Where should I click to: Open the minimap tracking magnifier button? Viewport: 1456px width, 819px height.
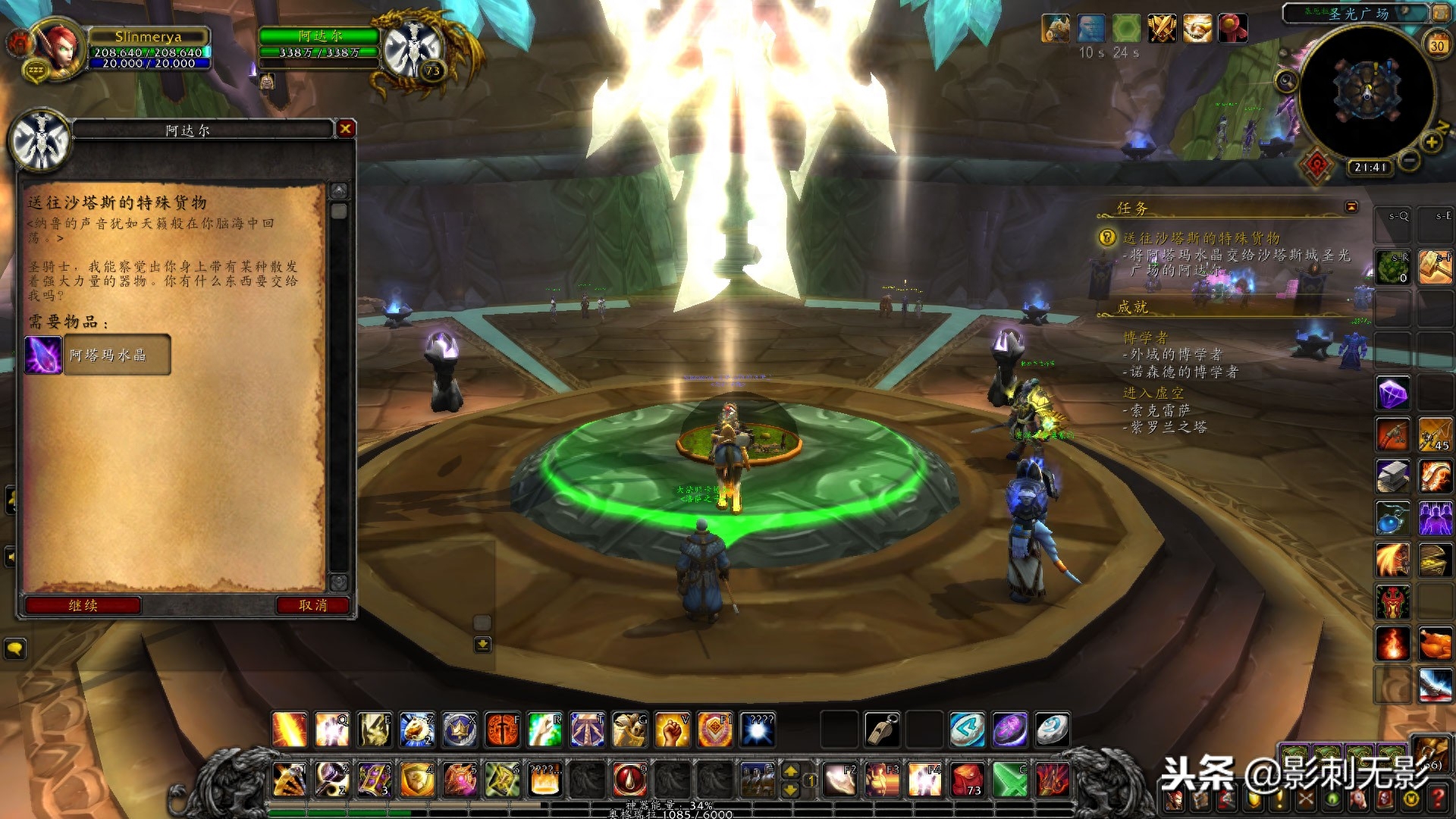(1286, 80)
